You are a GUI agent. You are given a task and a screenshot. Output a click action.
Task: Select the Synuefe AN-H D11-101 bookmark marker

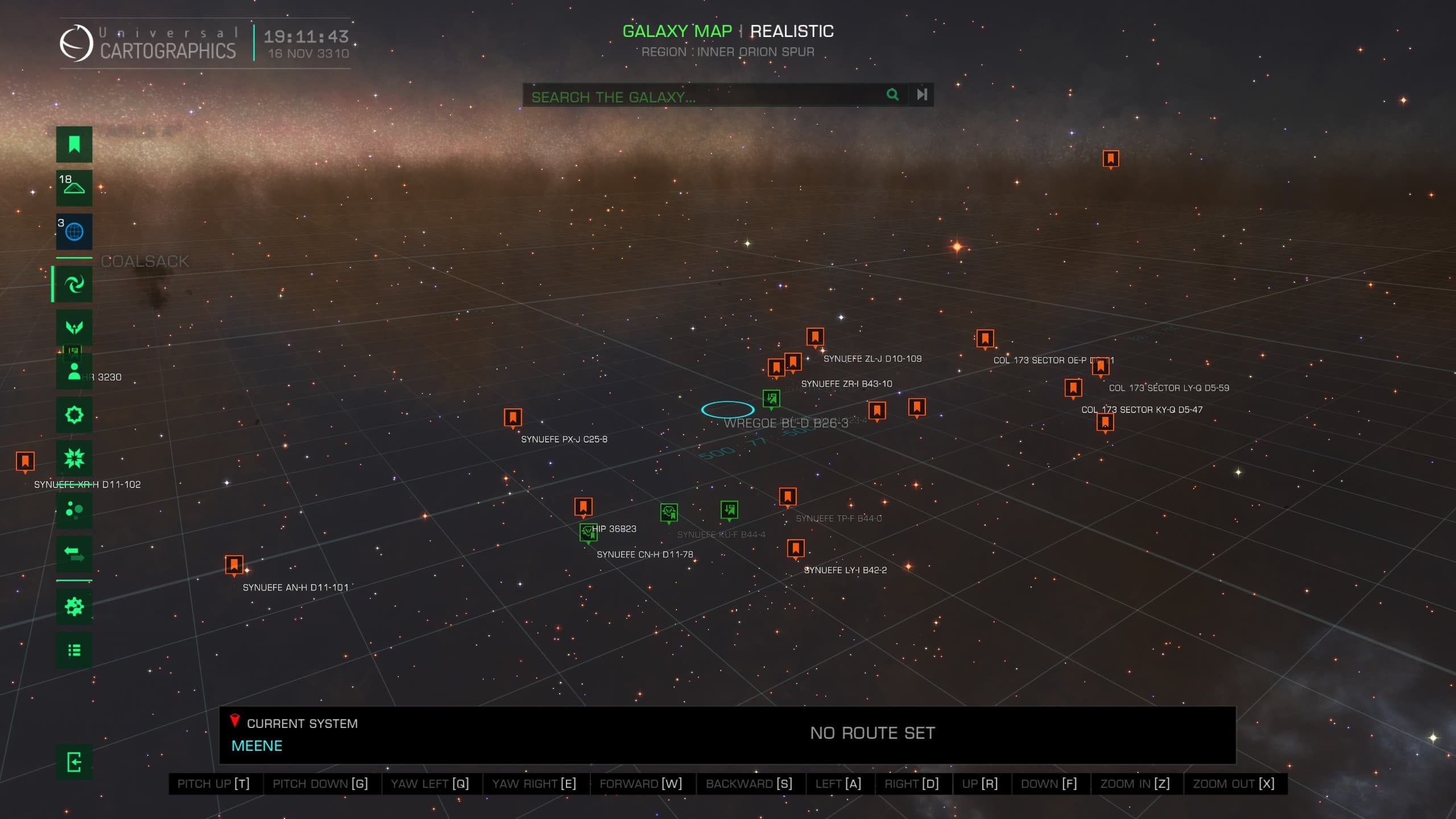tap(234, 565)
